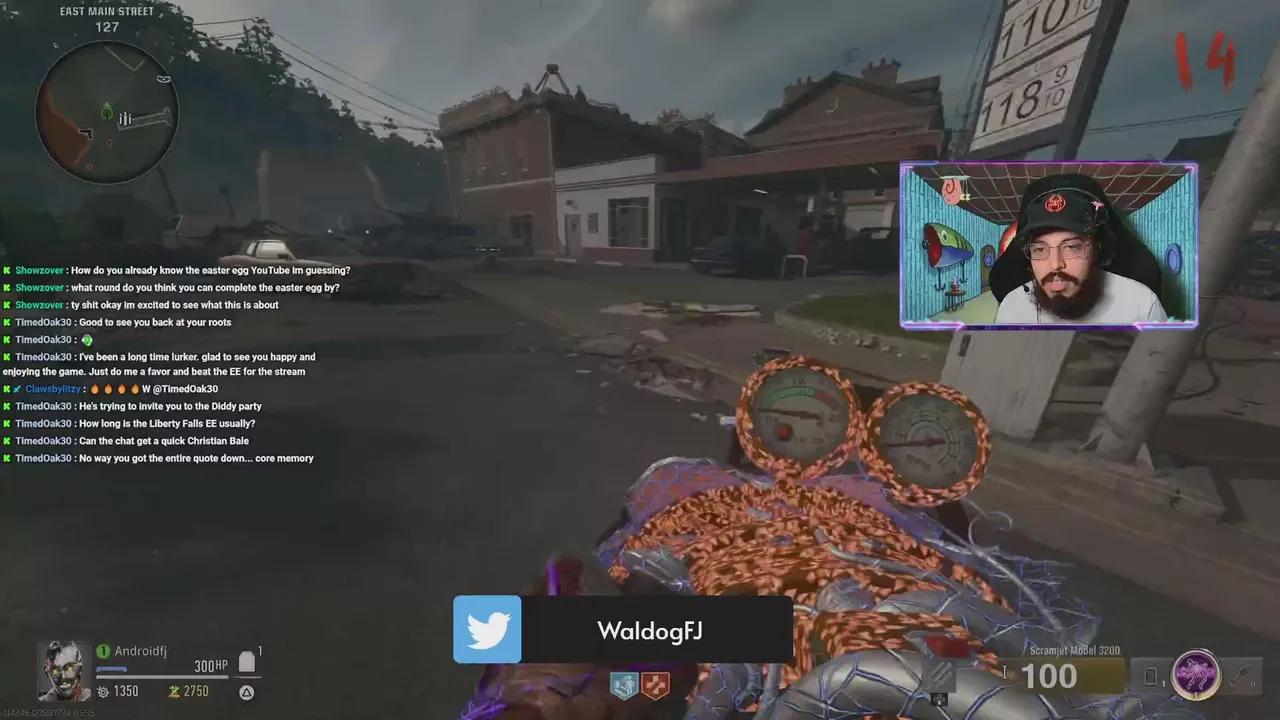Click the WaldogFJ handle banner
The image size is (1280, 720).
(648, 630)
